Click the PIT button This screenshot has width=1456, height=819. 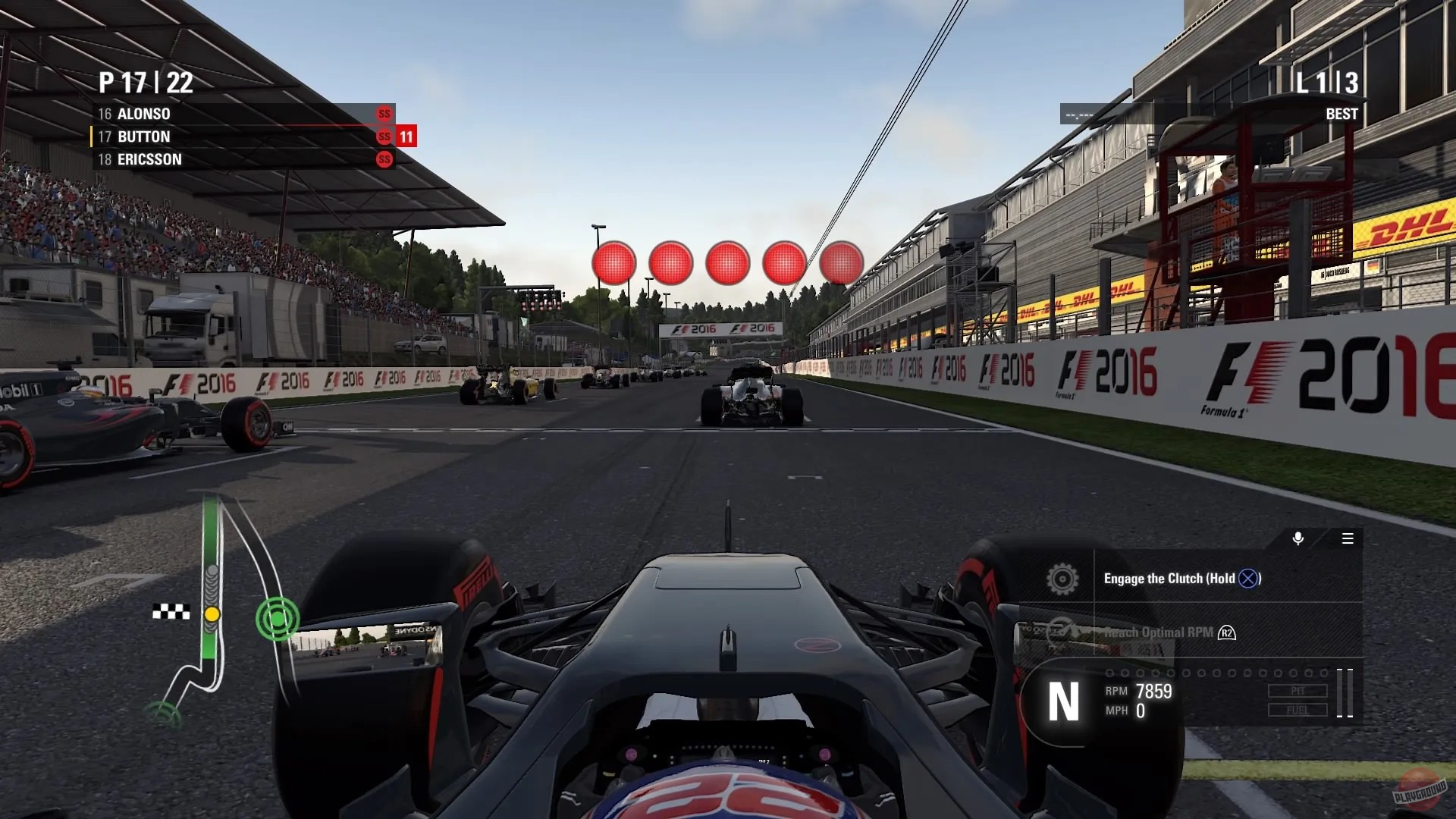(1298, 689)
